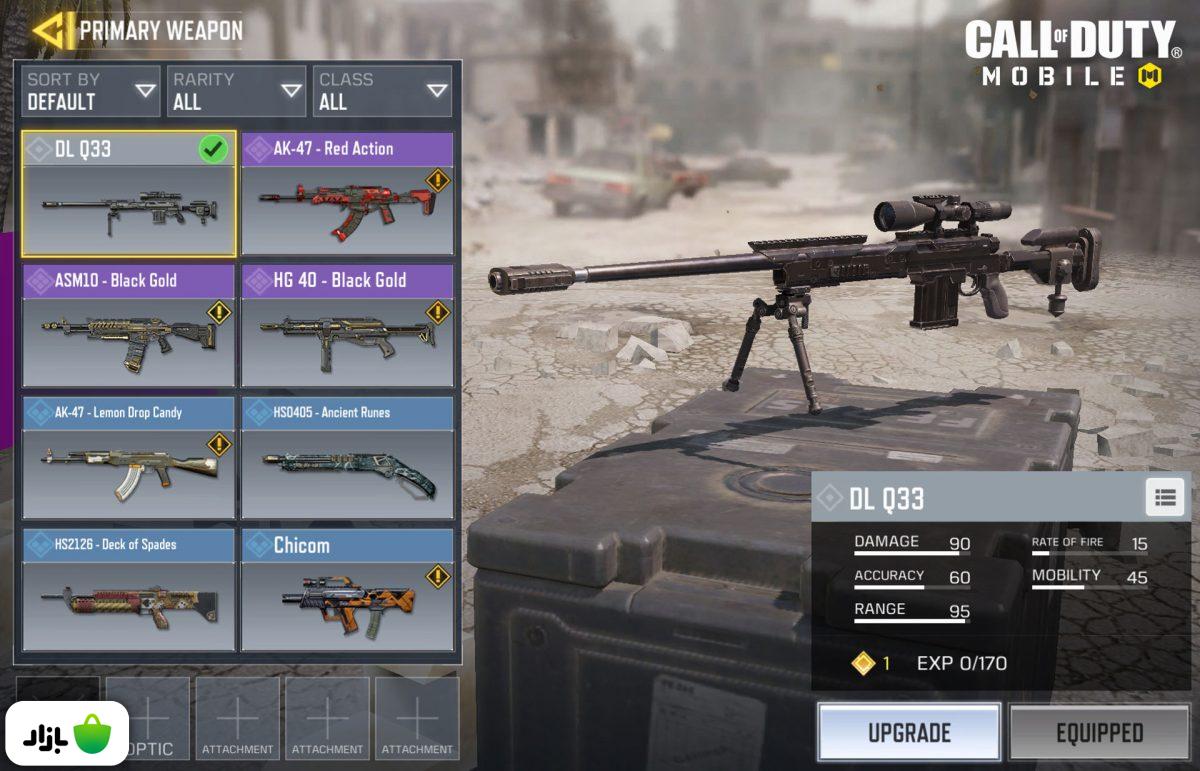The image size is (1200, 771).
Task: Open the weapon details list icon
Action: point(1164,498)
